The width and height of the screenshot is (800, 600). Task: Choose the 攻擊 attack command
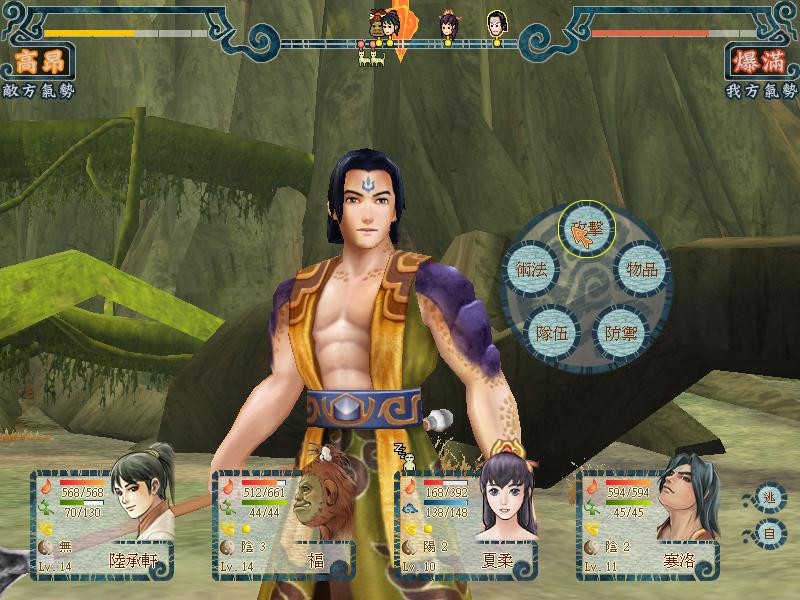tap(585, 230)
